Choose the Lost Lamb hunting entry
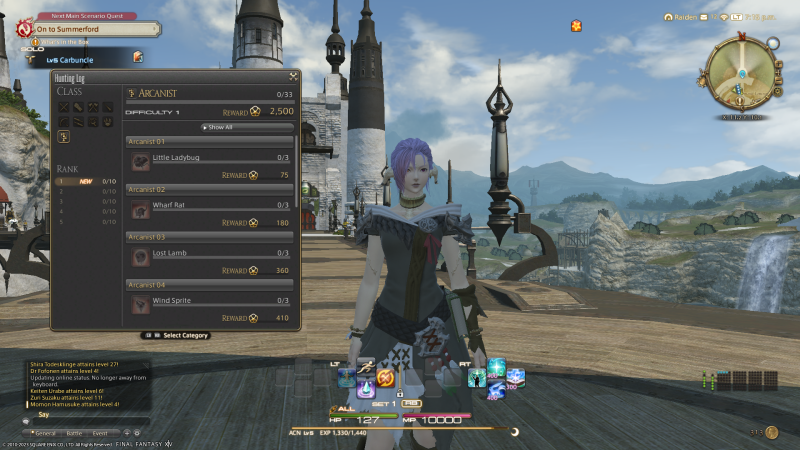This screenshot has width=800, height=450. (210, 253)
